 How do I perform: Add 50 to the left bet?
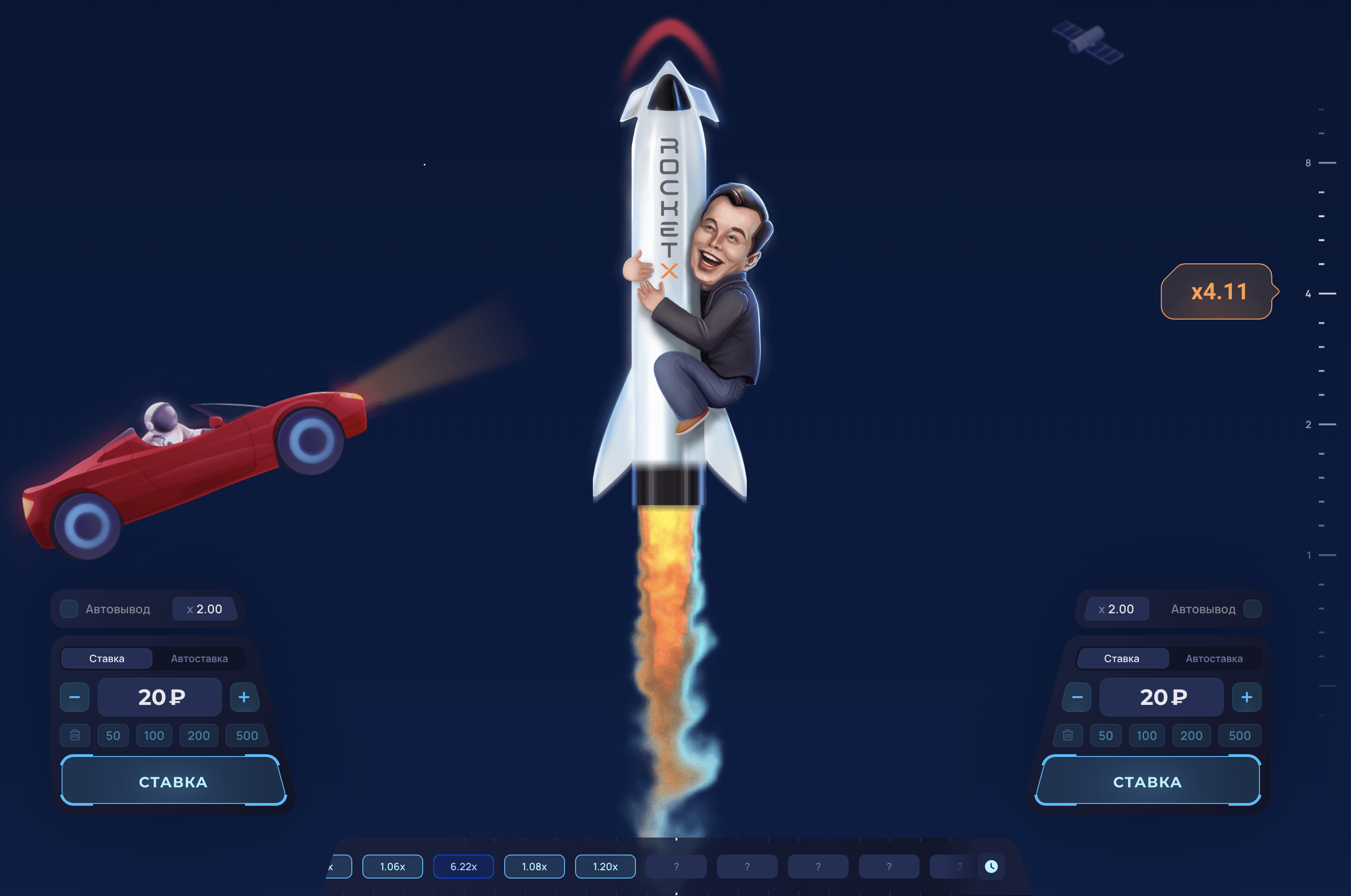point(113,735)
